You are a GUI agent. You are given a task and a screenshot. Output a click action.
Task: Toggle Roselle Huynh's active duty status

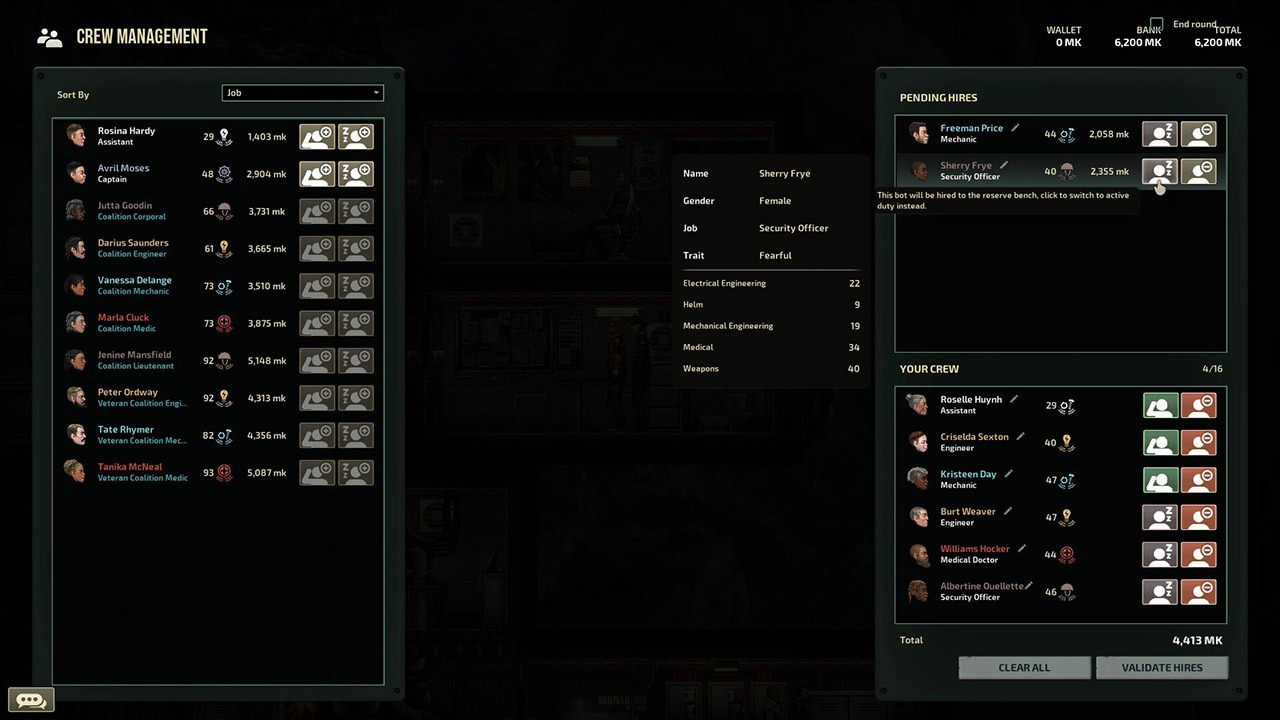pyautogui.click(x=1160, y=405)
